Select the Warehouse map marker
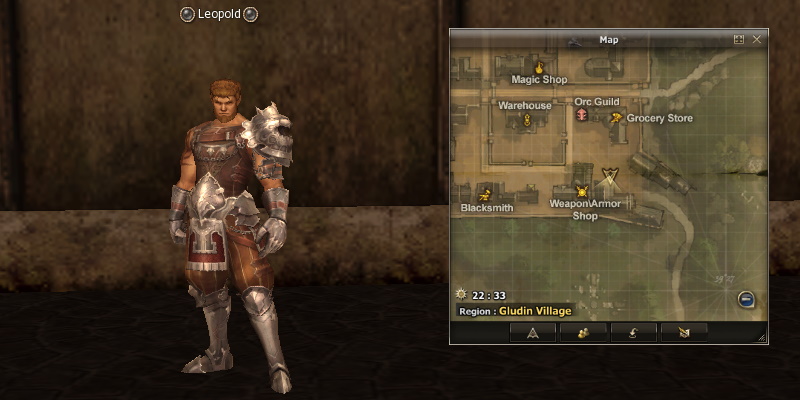The image size is (800, 400). [526, 119]
